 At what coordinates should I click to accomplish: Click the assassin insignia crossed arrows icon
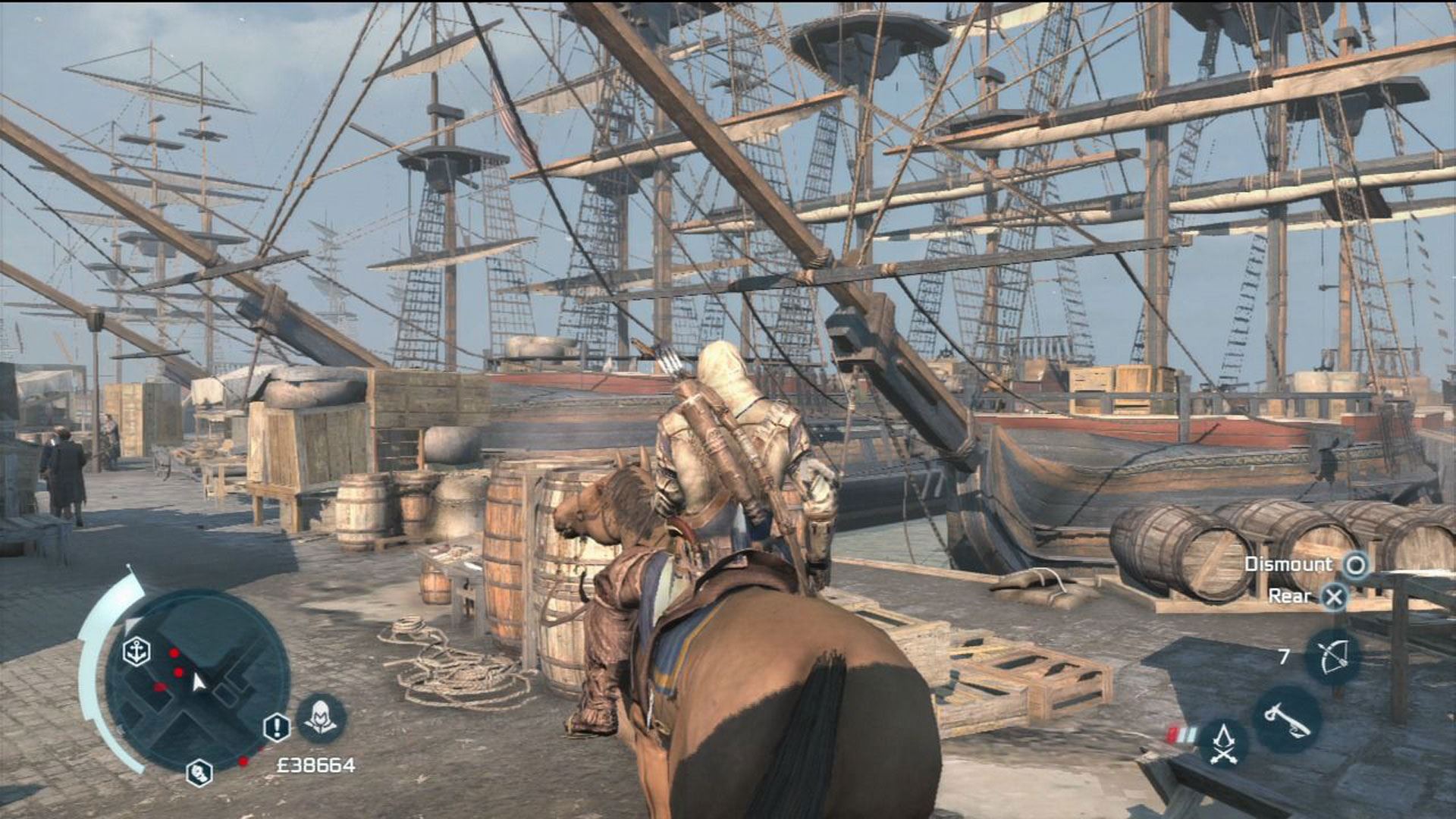point(1222,742)
